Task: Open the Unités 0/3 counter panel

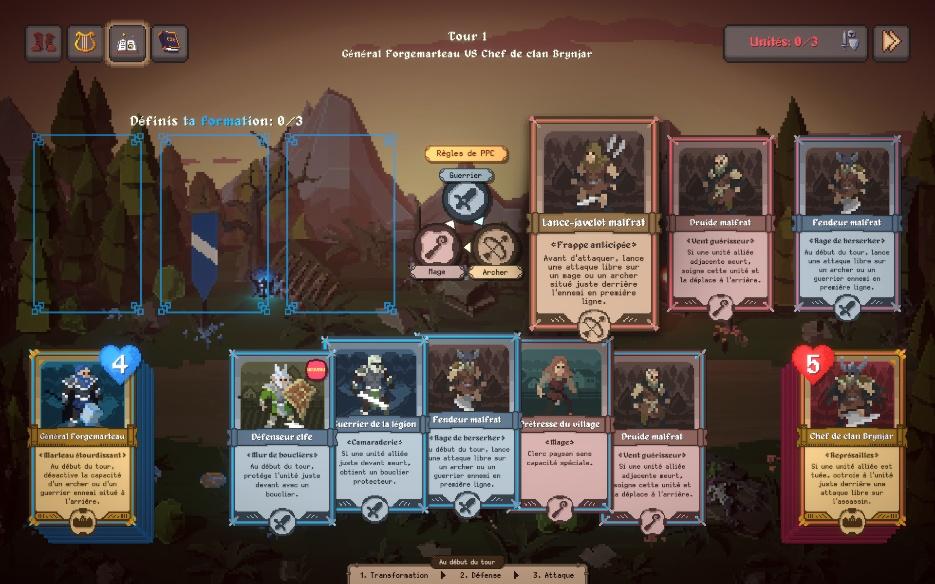Action: point(794,42)
